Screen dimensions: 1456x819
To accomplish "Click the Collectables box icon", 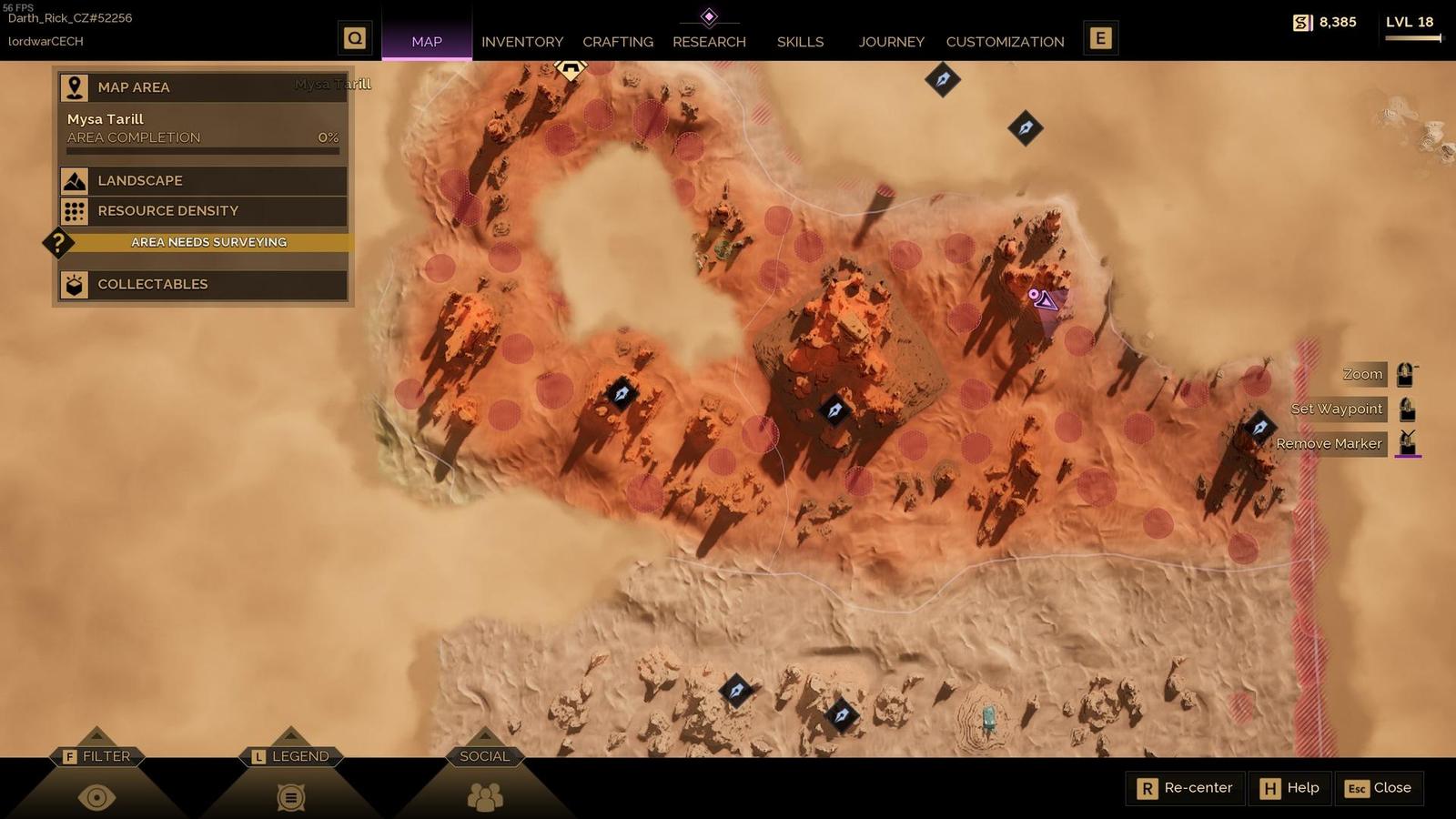I will point(73,284).
